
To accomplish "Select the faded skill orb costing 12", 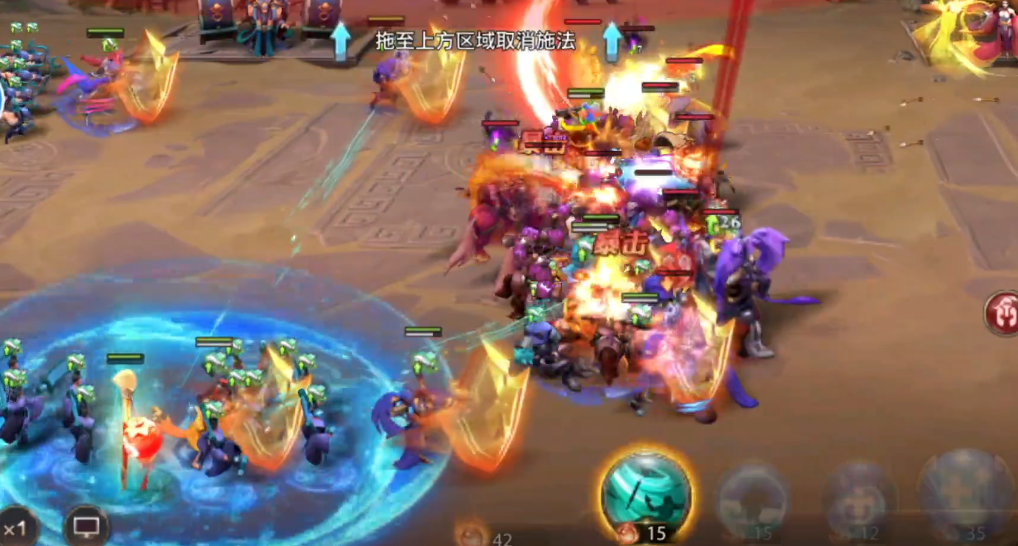I will (858, 498).
